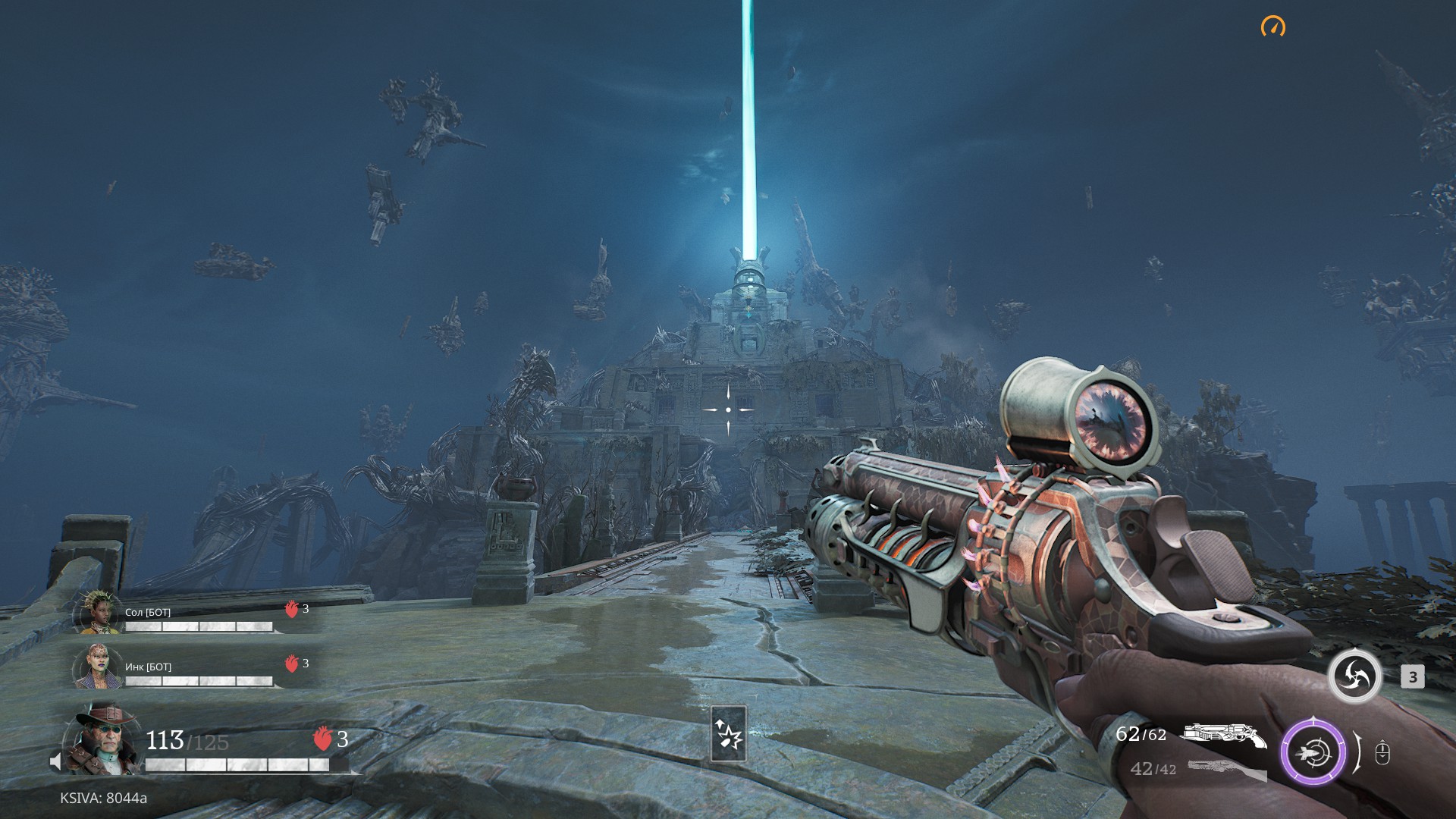
Task: Open the card icon at bottom center
Action: click(728, 733)
